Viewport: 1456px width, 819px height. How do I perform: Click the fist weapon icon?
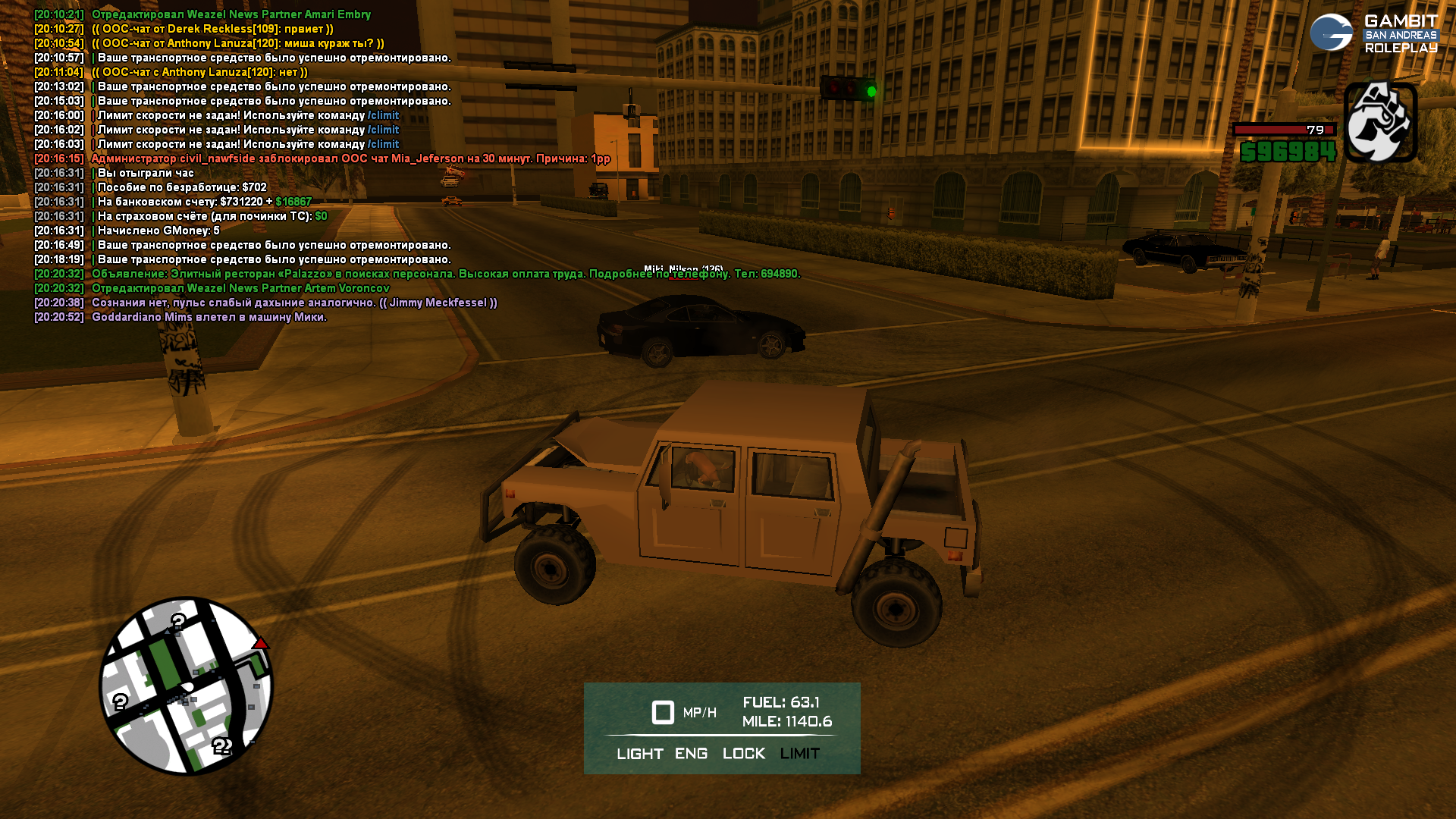pyautogui.click(x=1380, y=123)
